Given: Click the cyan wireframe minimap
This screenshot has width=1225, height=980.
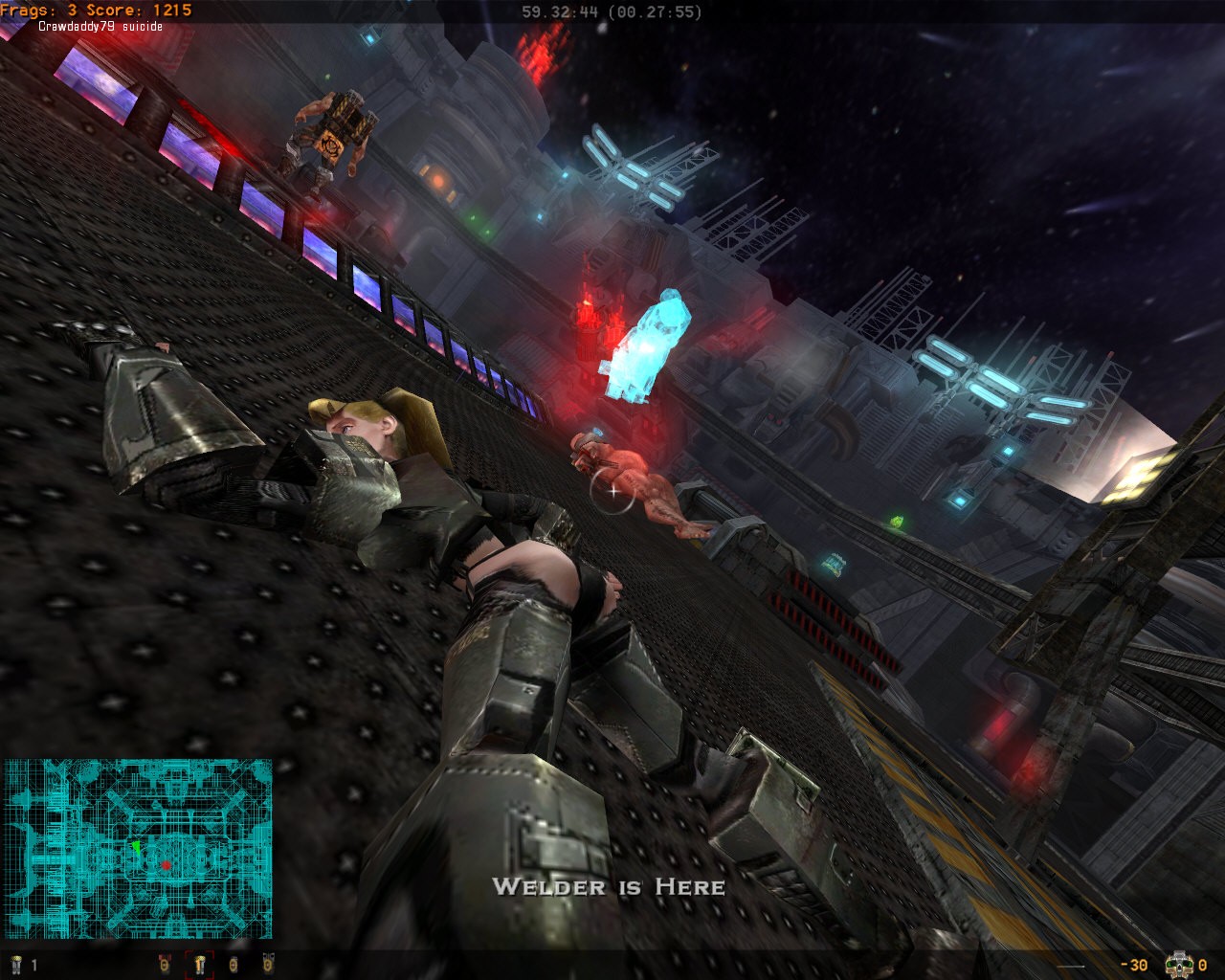Looking at the screenshot, I should click(x=138, y=848).
